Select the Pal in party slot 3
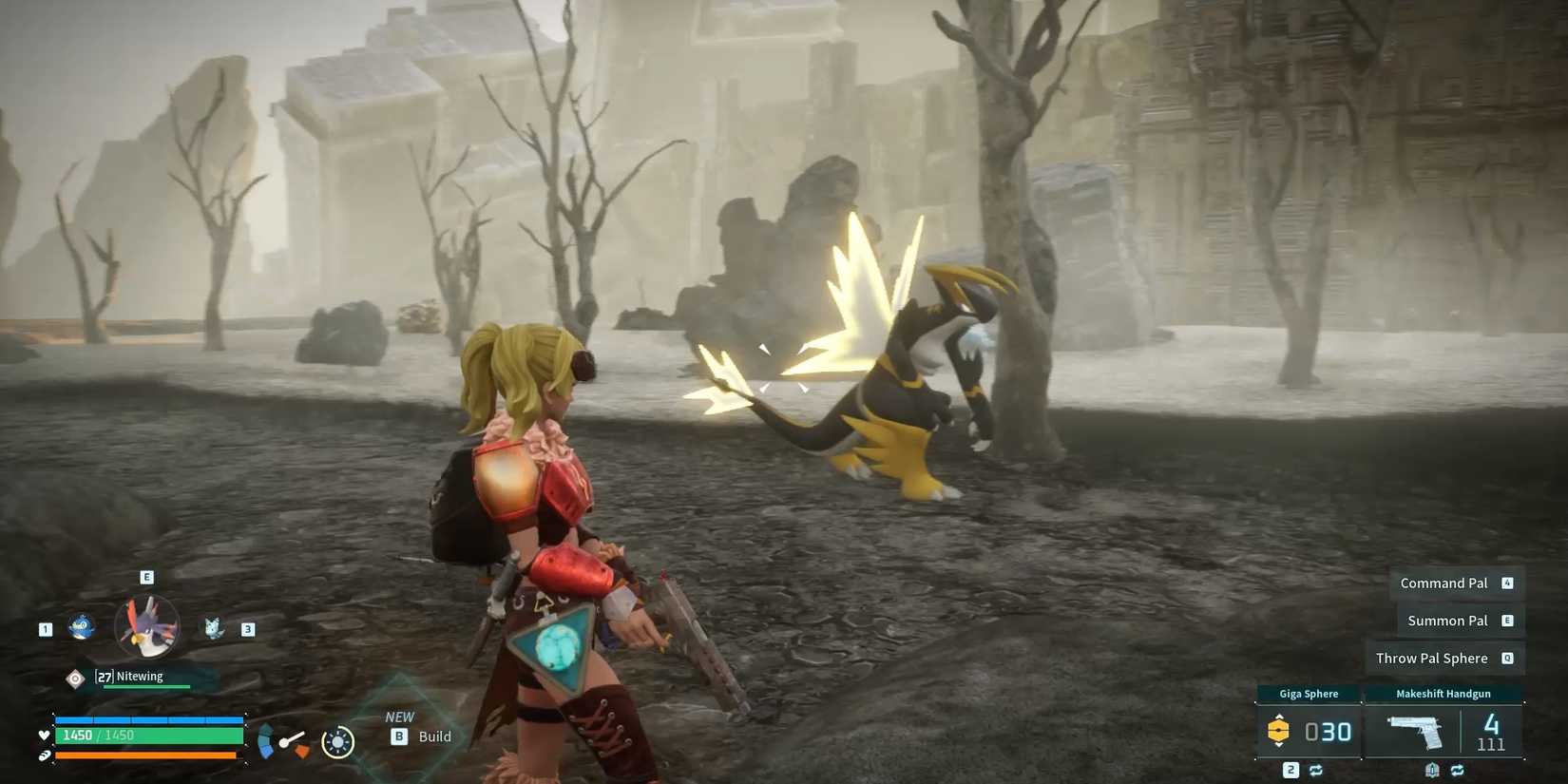Image resolution: width=1568 pixels, height=784 pixels. (213, 630)
